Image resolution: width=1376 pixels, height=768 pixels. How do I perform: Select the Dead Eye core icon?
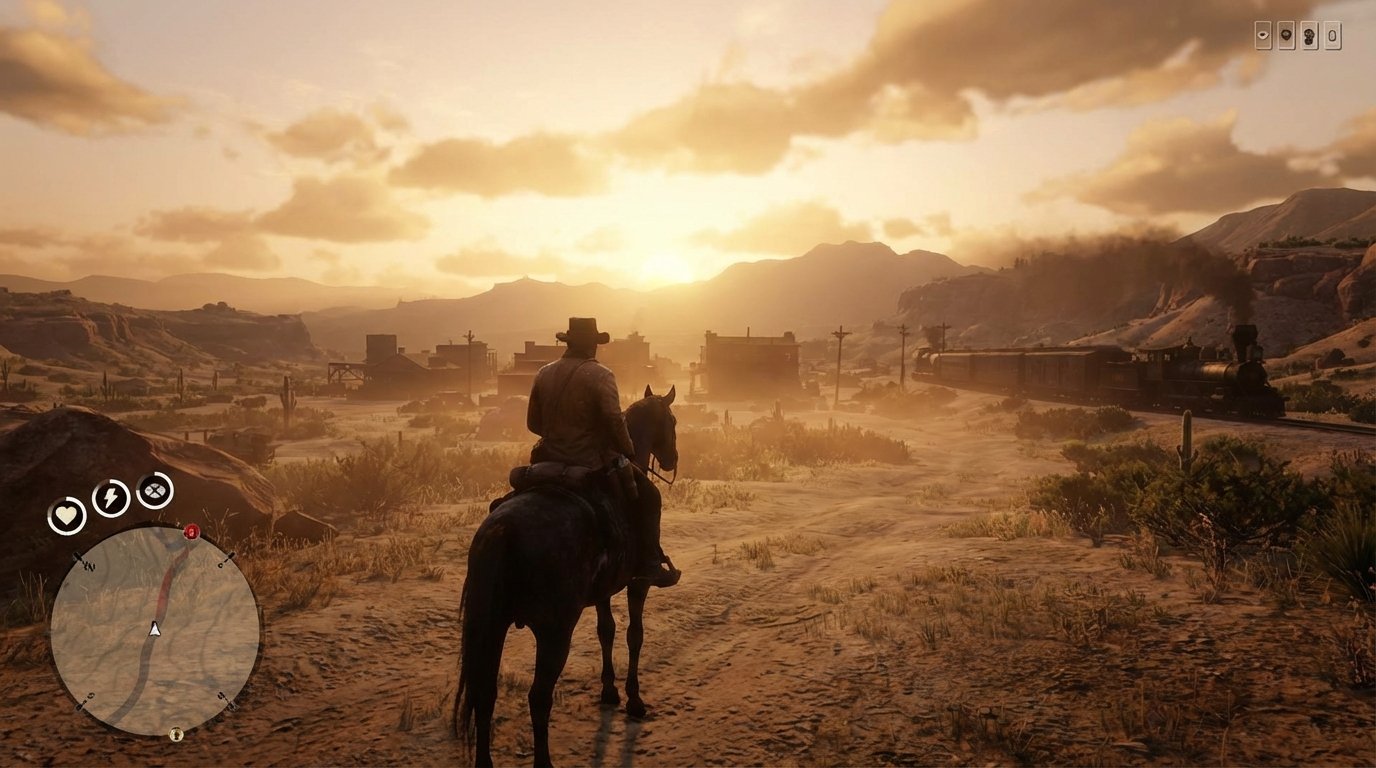tap(153, 491)
